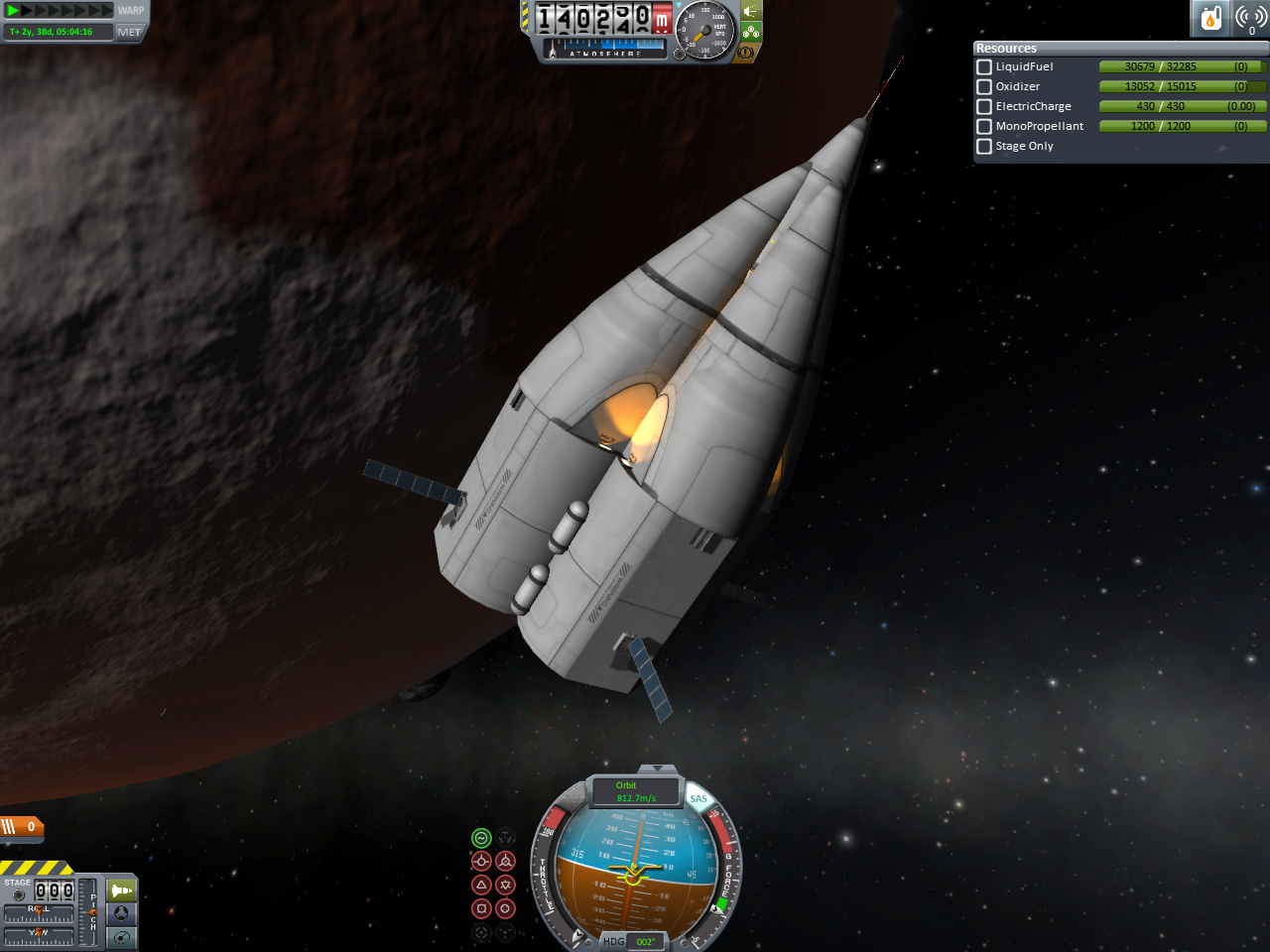The width and height of the screenshot is (1270, 952).
Task: Collapse the navball with the top arrow
Action: [x=655, y=769]
